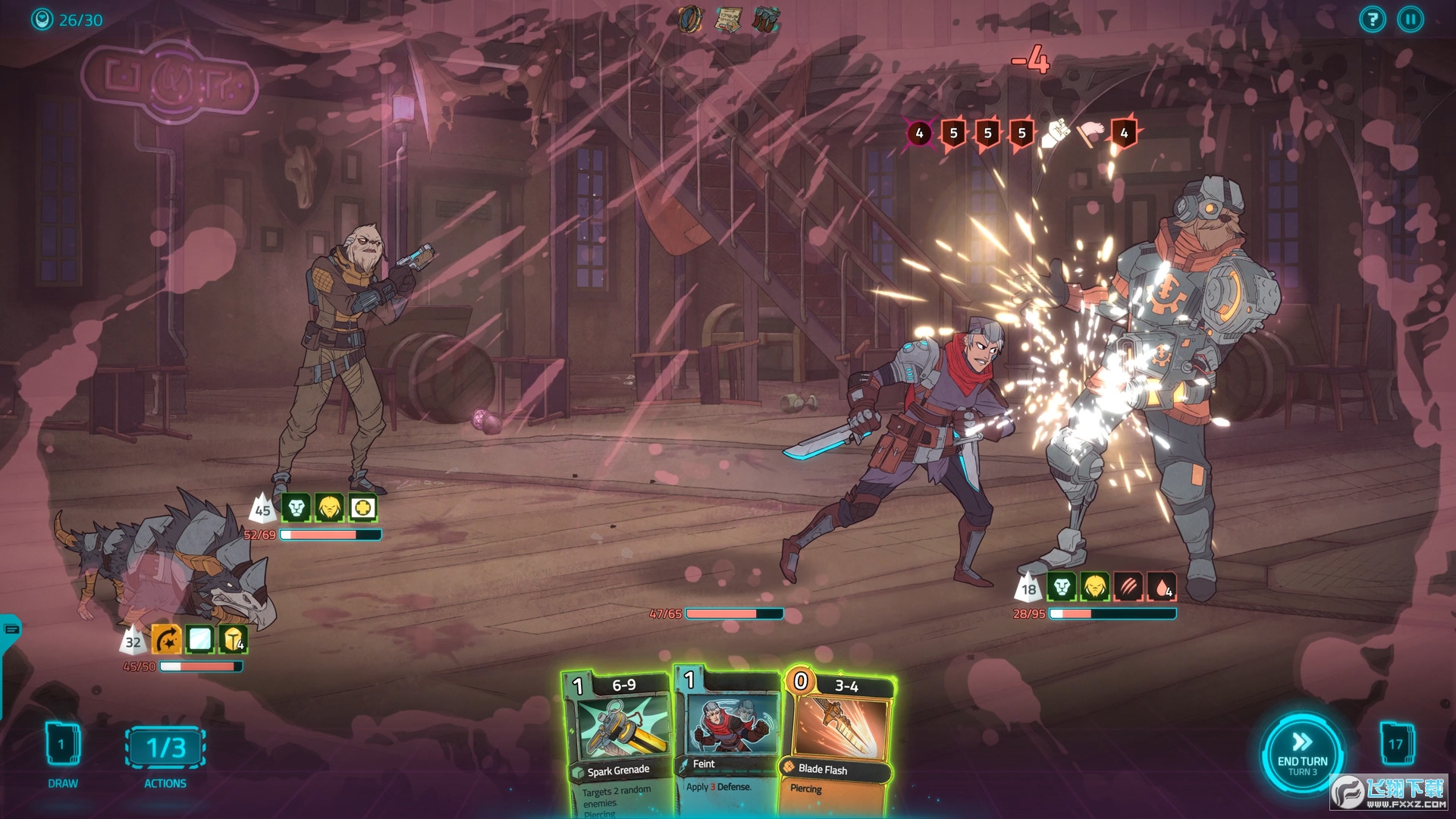Inspect the boots relic icon

(x=766, y=19)
